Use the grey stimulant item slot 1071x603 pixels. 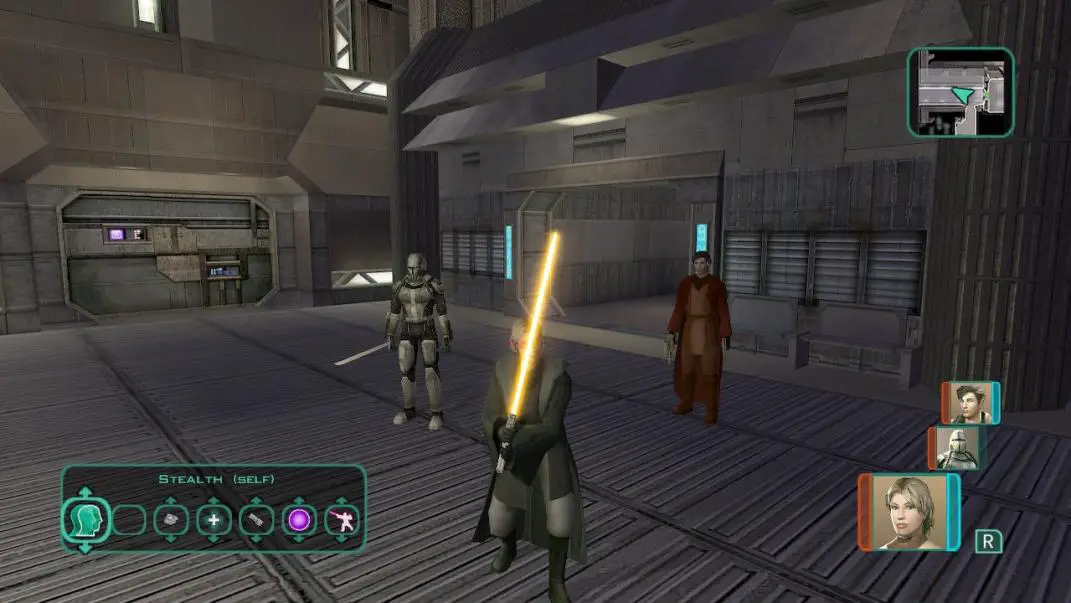coord(256,519)
